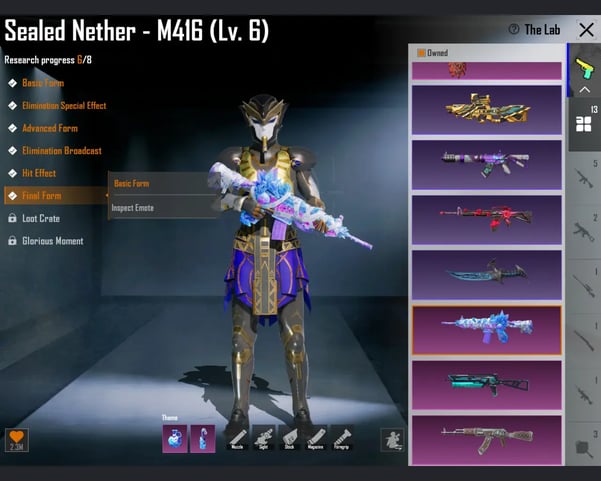Choose the teal and black gun skin
Screen dimensions: 601x481
coord(486,383)
